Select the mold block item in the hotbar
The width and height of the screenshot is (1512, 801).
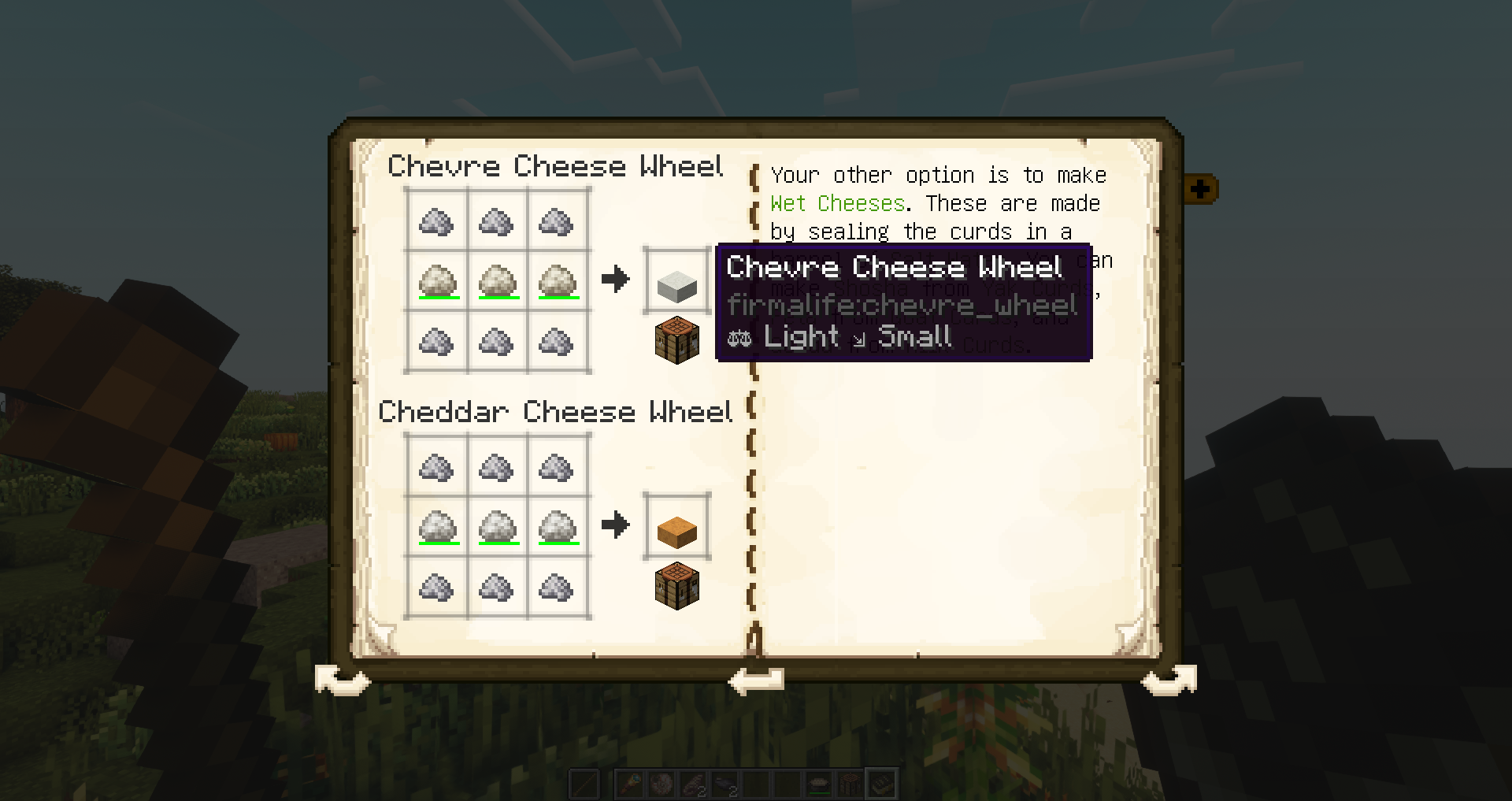850,785
